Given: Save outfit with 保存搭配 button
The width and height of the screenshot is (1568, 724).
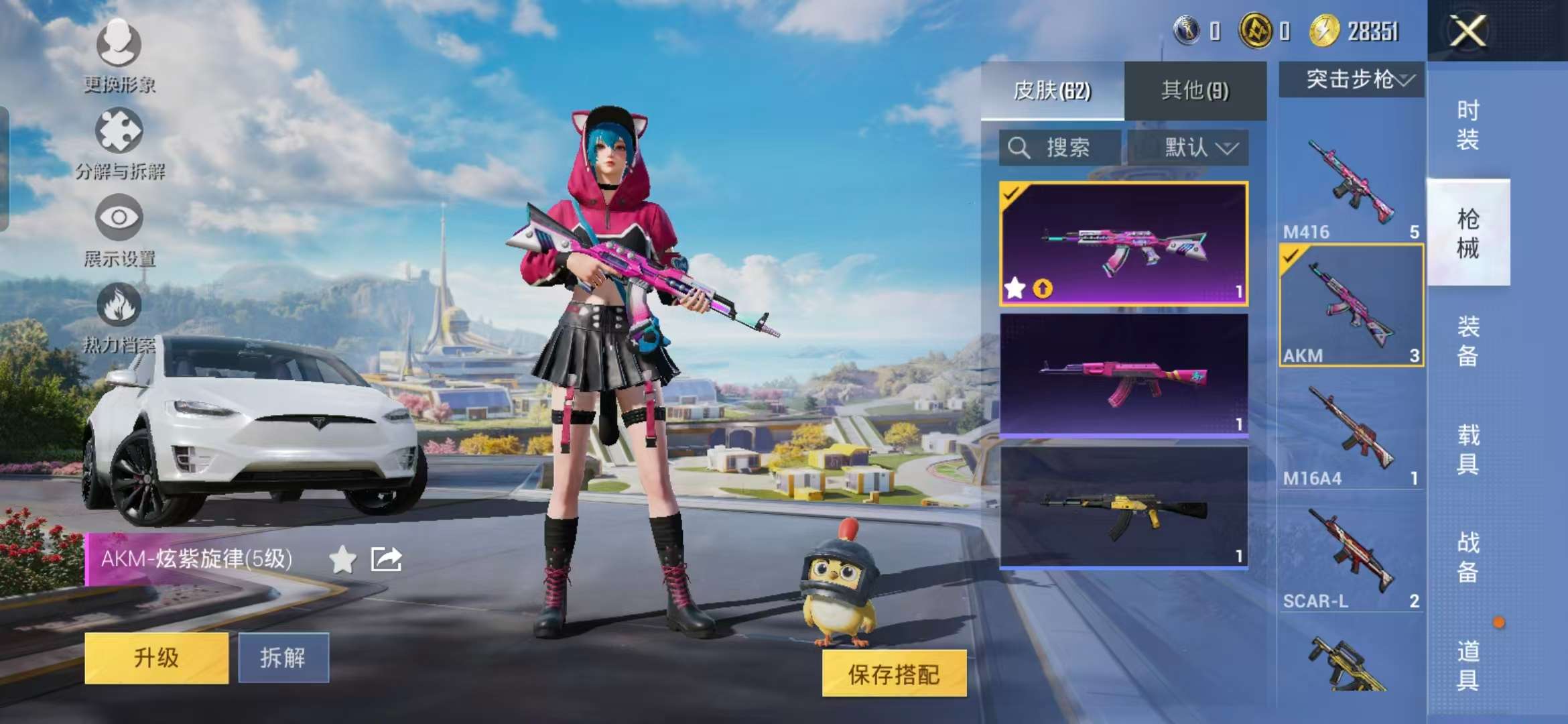Looking at the screenshot, I should pyautogui.click(x=894, y=674).
